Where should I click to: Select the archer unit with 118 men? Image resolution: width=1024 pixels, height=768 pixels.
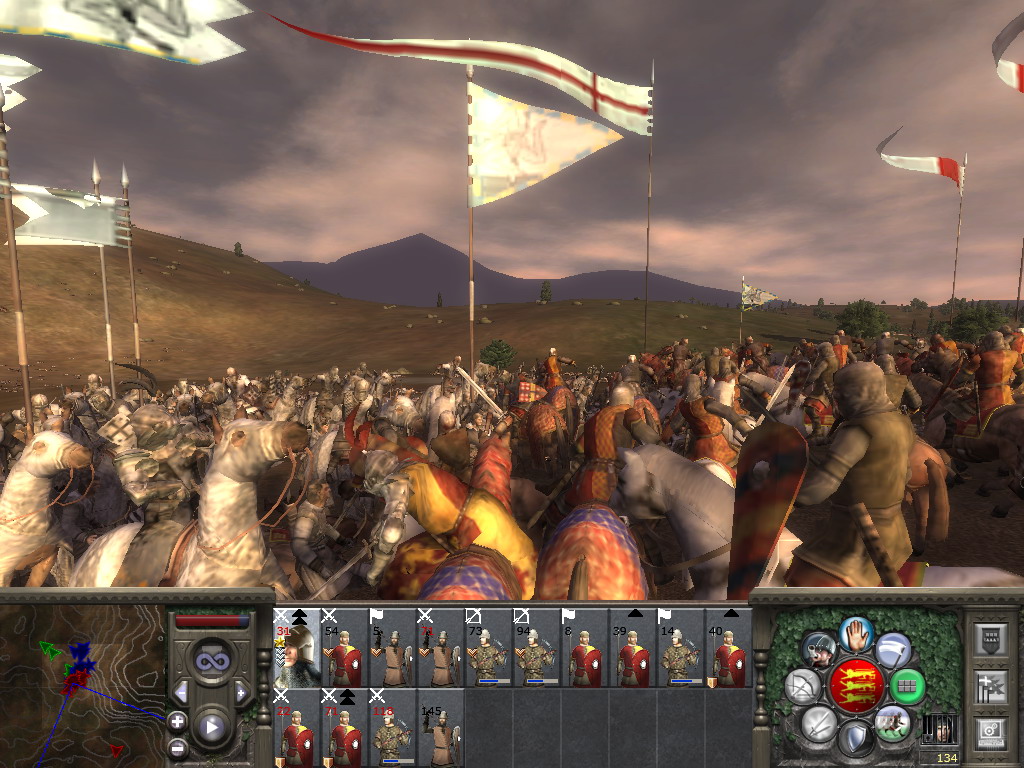(x=392, y=729)
